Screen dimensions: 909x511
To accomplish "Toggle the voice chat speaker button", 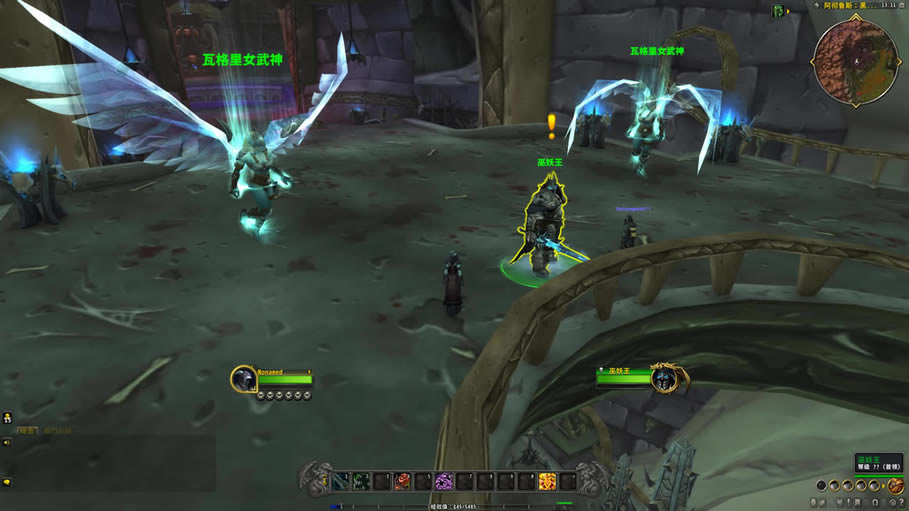I will (x=6, y=442).
